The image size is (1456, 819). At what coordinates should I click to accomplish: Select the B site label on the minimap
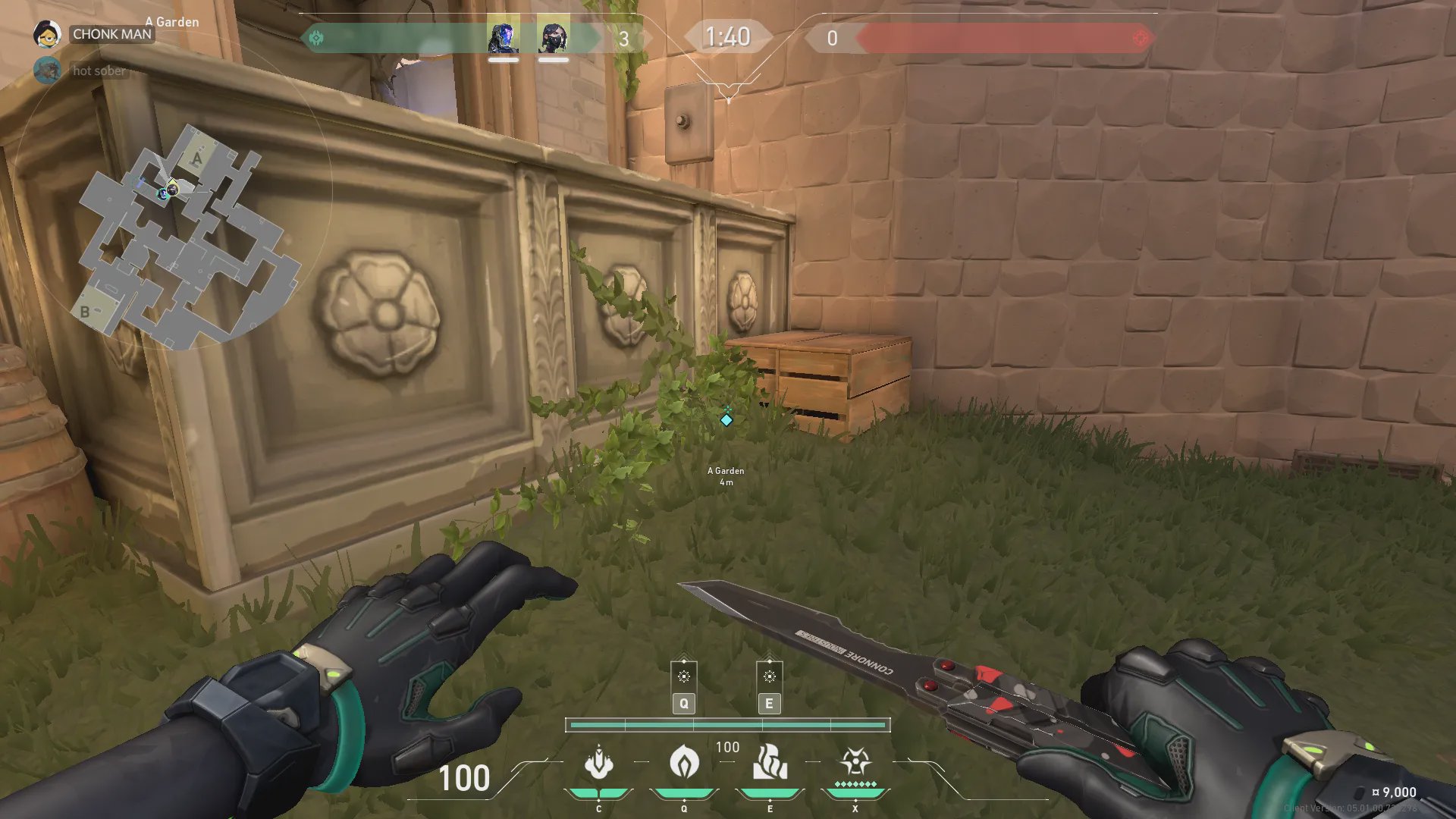click(x=85, y=312)
